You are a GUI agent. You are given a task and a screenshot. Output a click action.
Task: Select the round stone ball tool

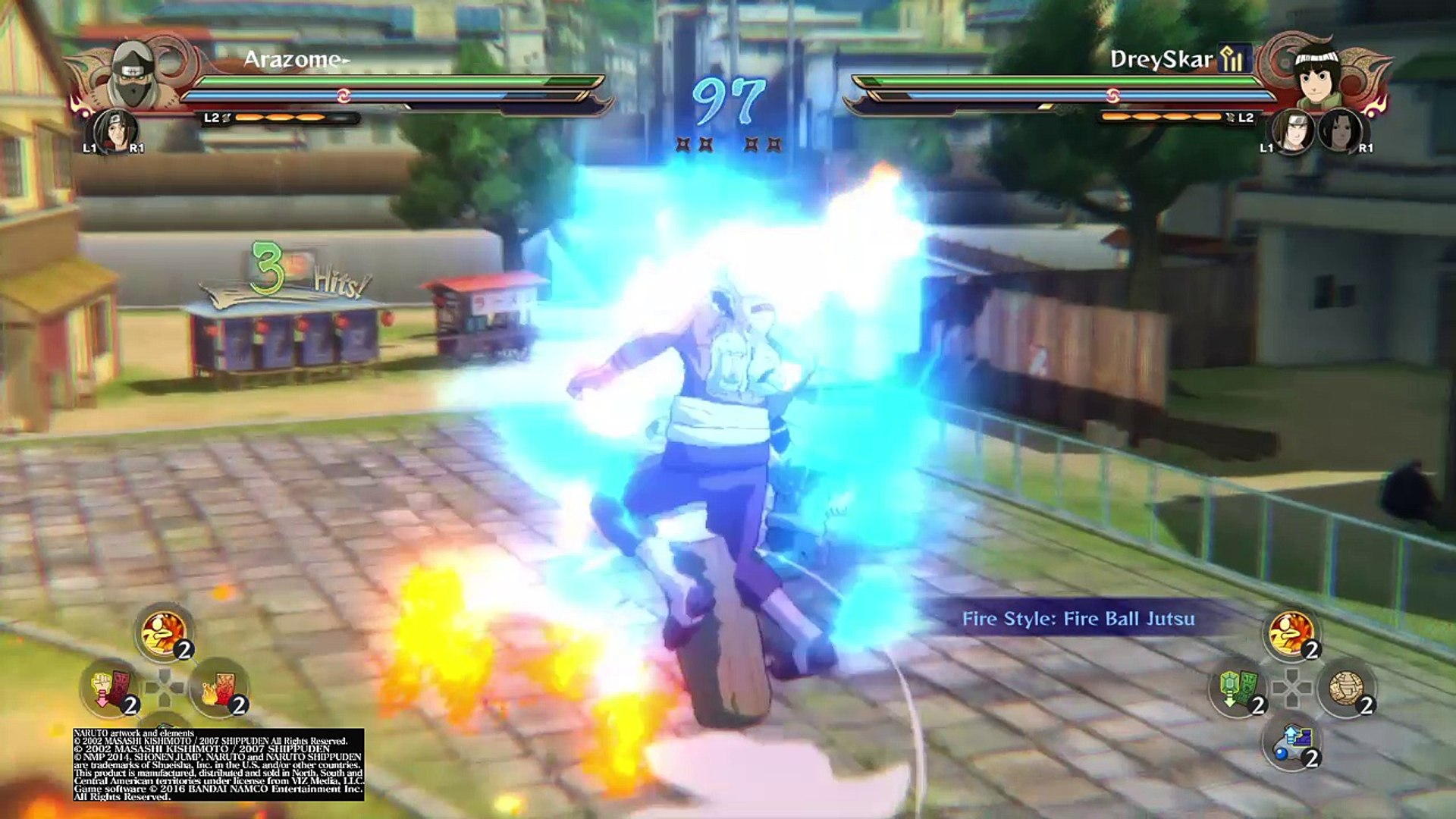(x=1347, y=688)
